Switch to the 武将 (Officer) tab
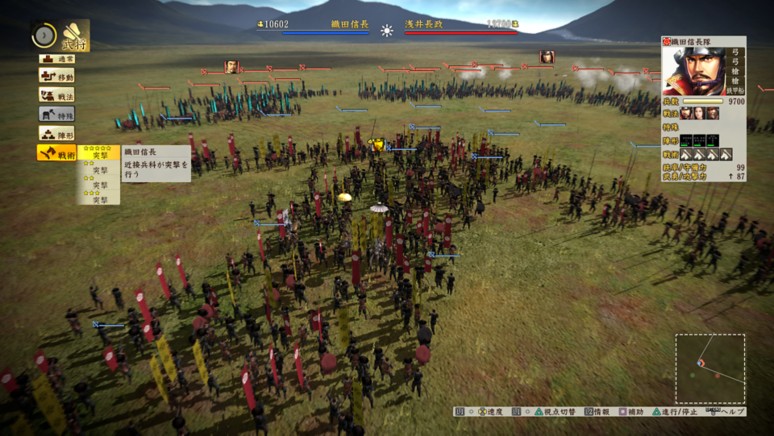 pos(75,35)
